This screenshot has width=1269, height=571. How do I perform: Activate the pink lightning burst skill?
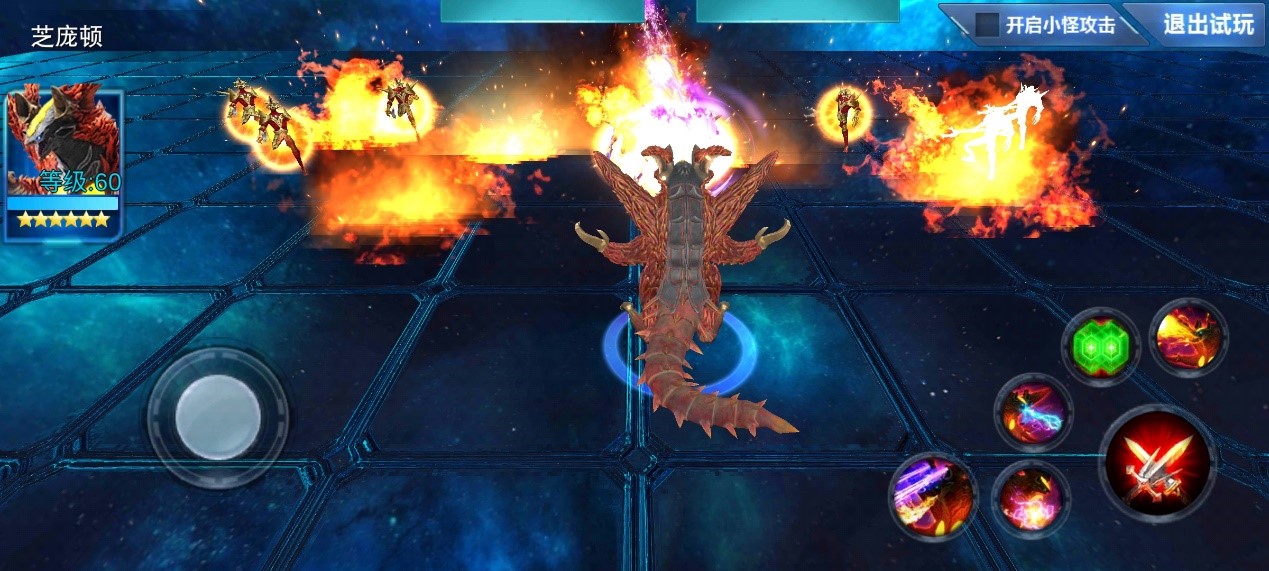[x=1030, y=497]
